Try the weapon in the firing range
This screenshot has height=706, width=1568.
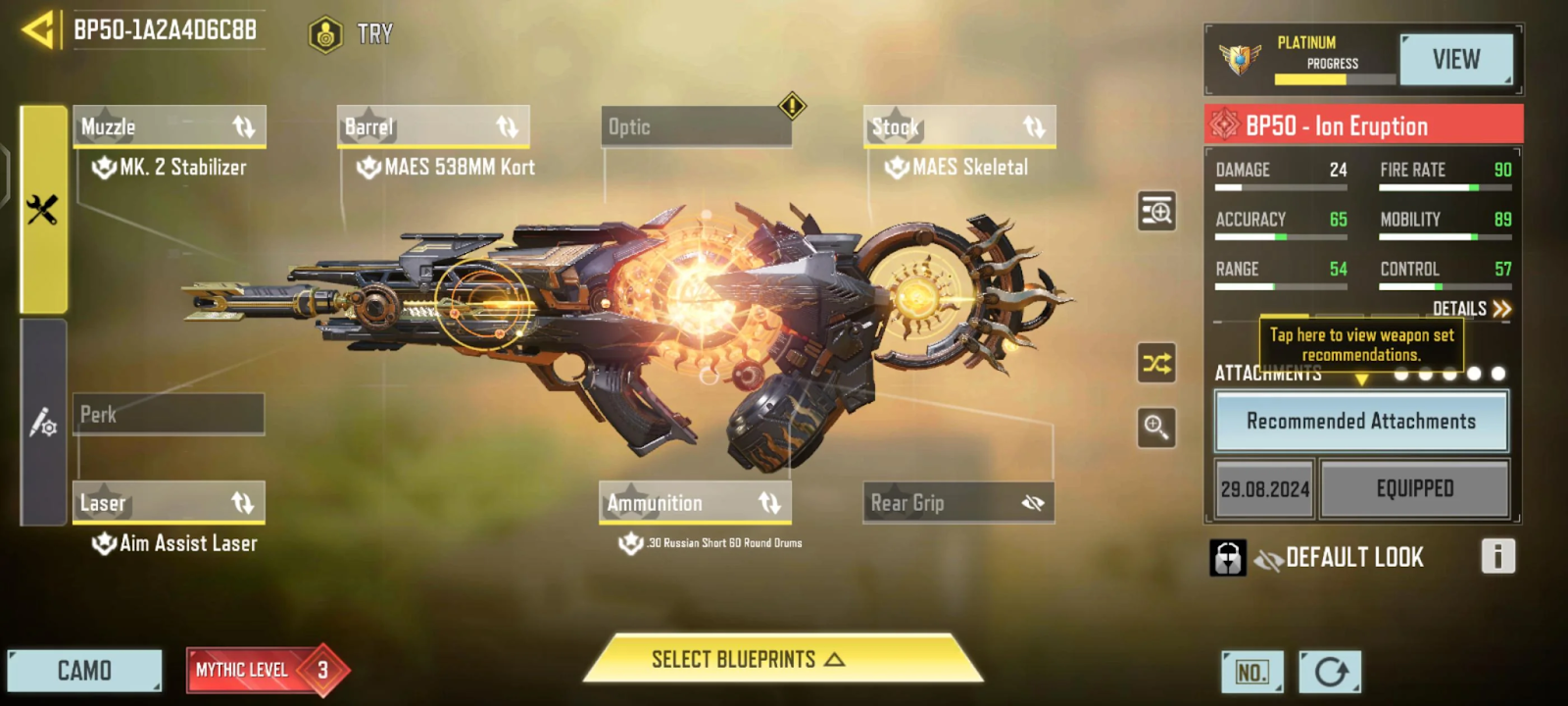click(x=353, y=34)
